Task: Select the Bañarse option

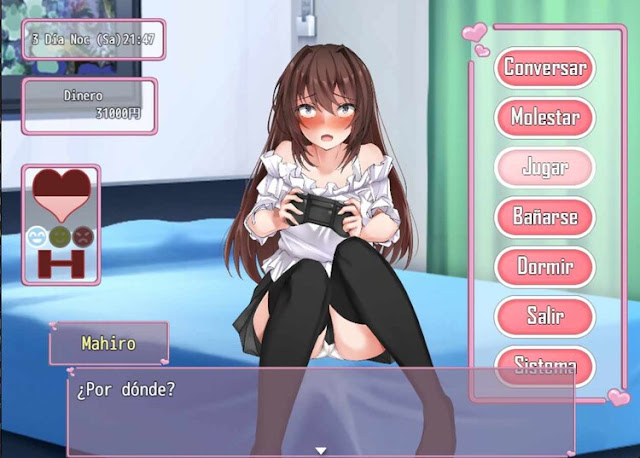Action: (x=545, y=217)
